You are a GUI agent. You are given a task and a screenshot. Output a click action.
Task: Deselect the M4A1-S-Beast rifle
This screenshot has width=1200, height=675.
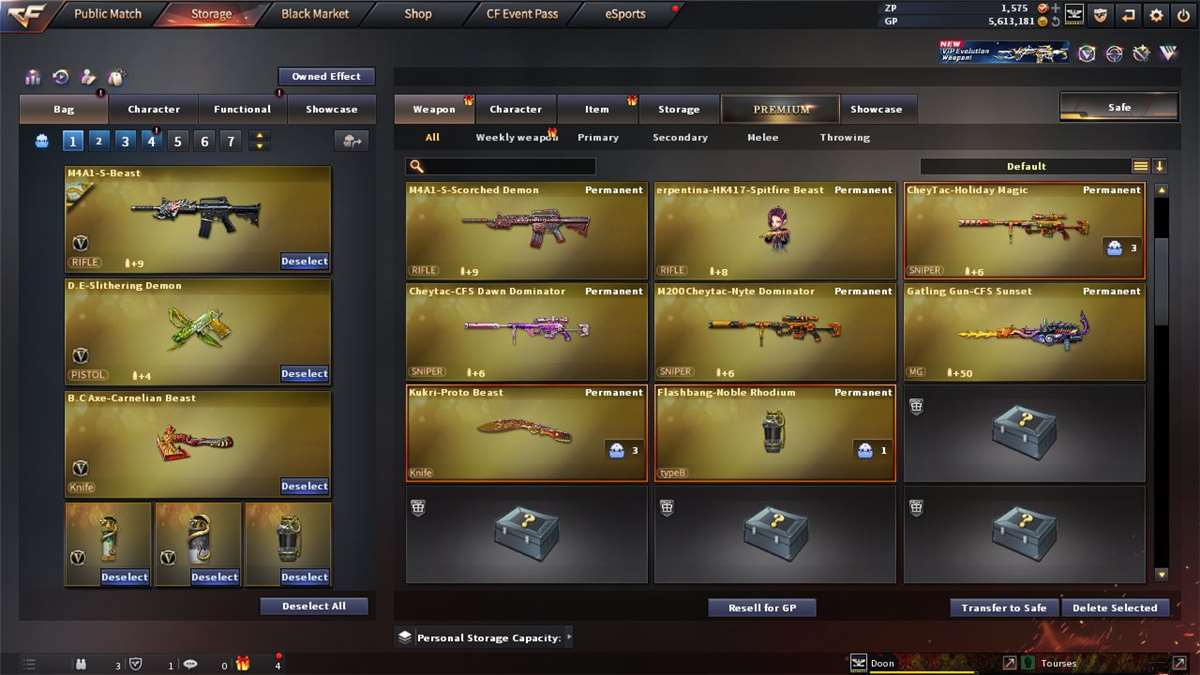pyautogui.click(x=304, y=261)
